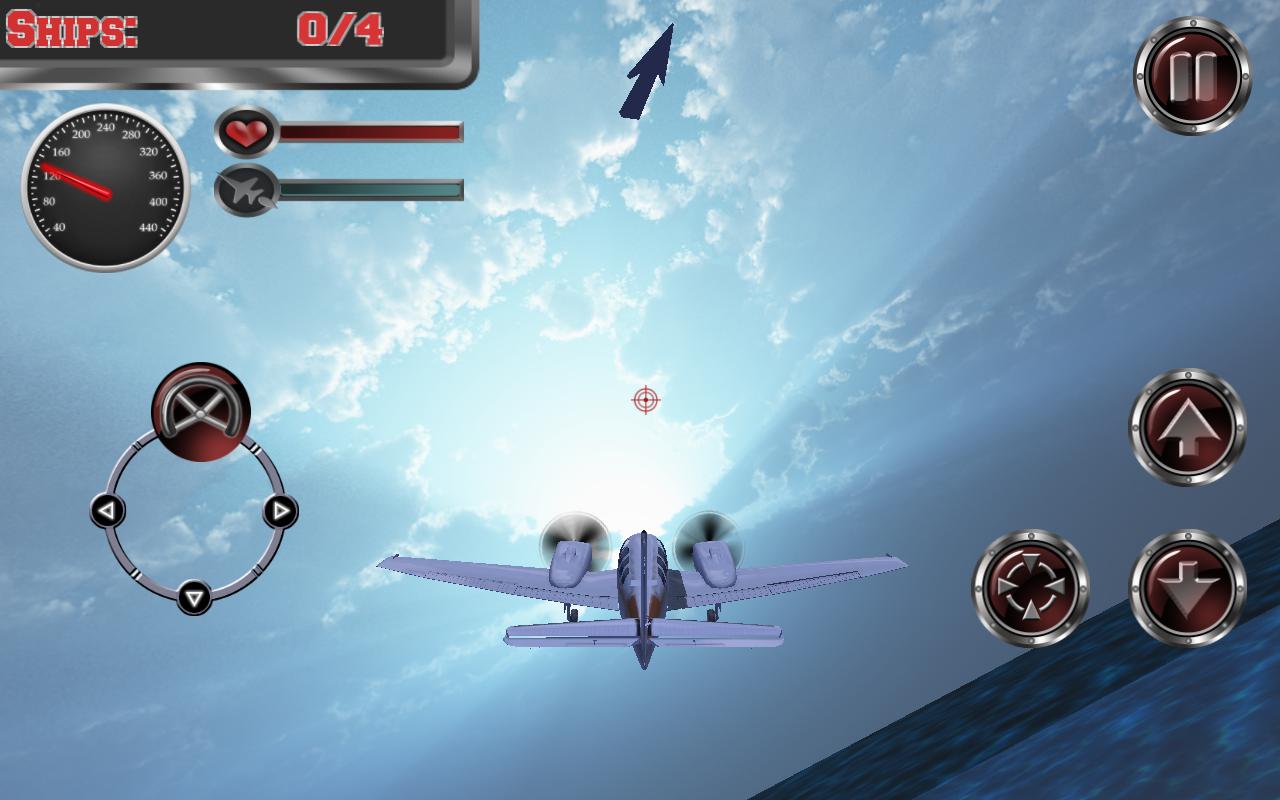Click the speedometer gauge
The width and height of the screenshot is (1280, 800).
(x=104, y=185)
